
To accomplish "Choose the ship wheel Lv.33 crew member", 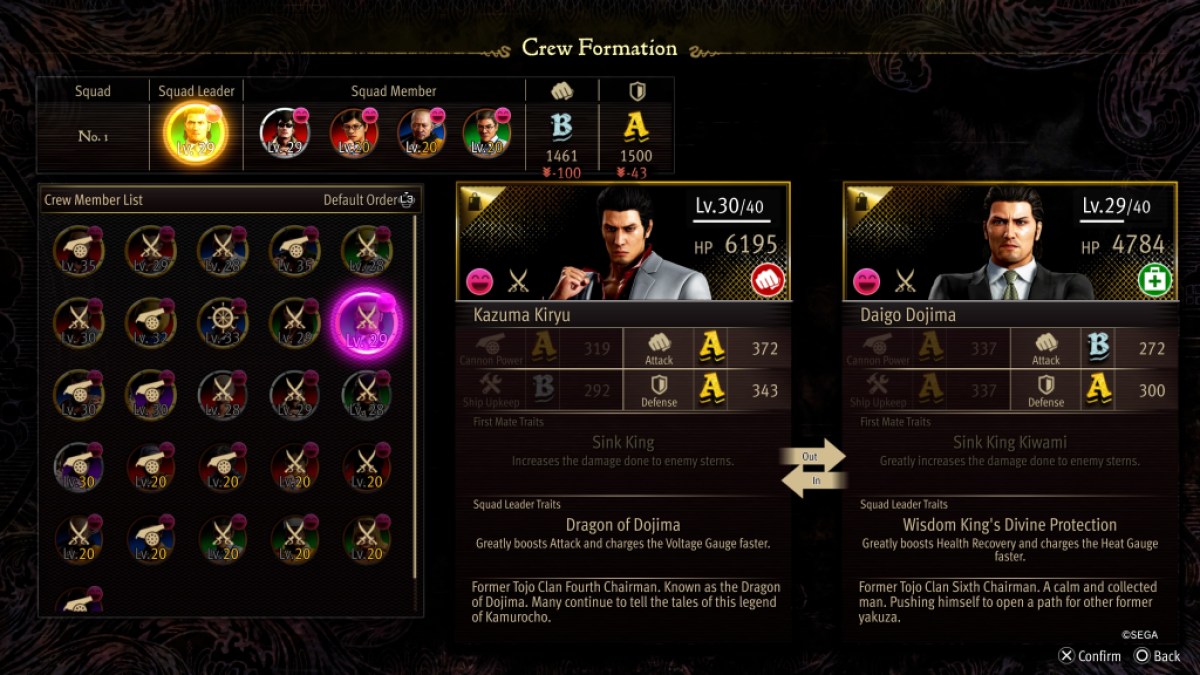I will [222, 322].
